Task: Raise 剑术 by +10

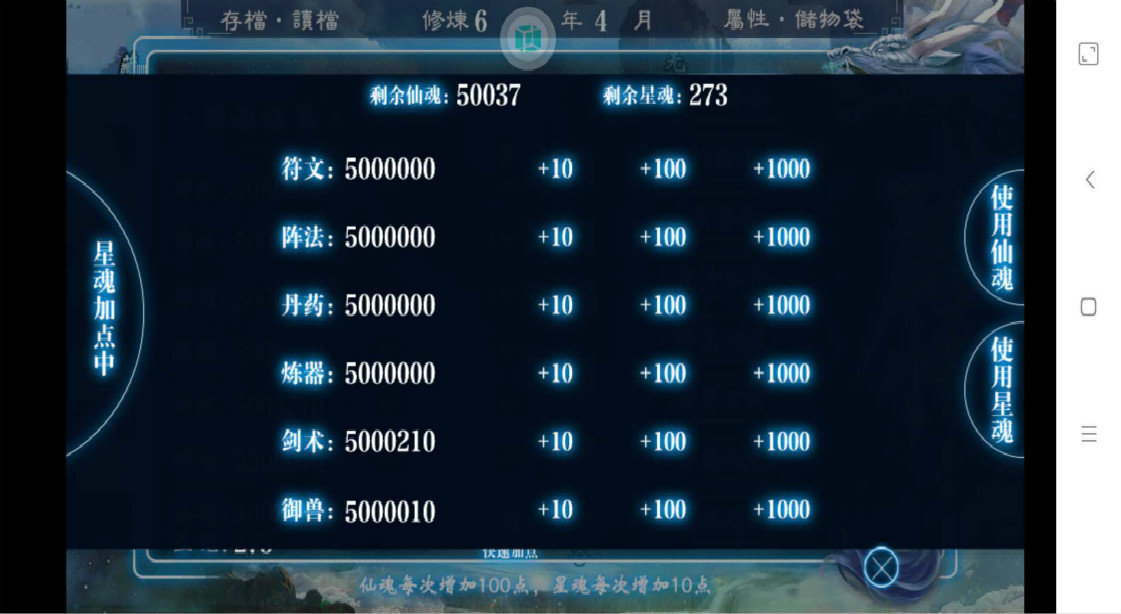Action: click(x=555, y=441)
